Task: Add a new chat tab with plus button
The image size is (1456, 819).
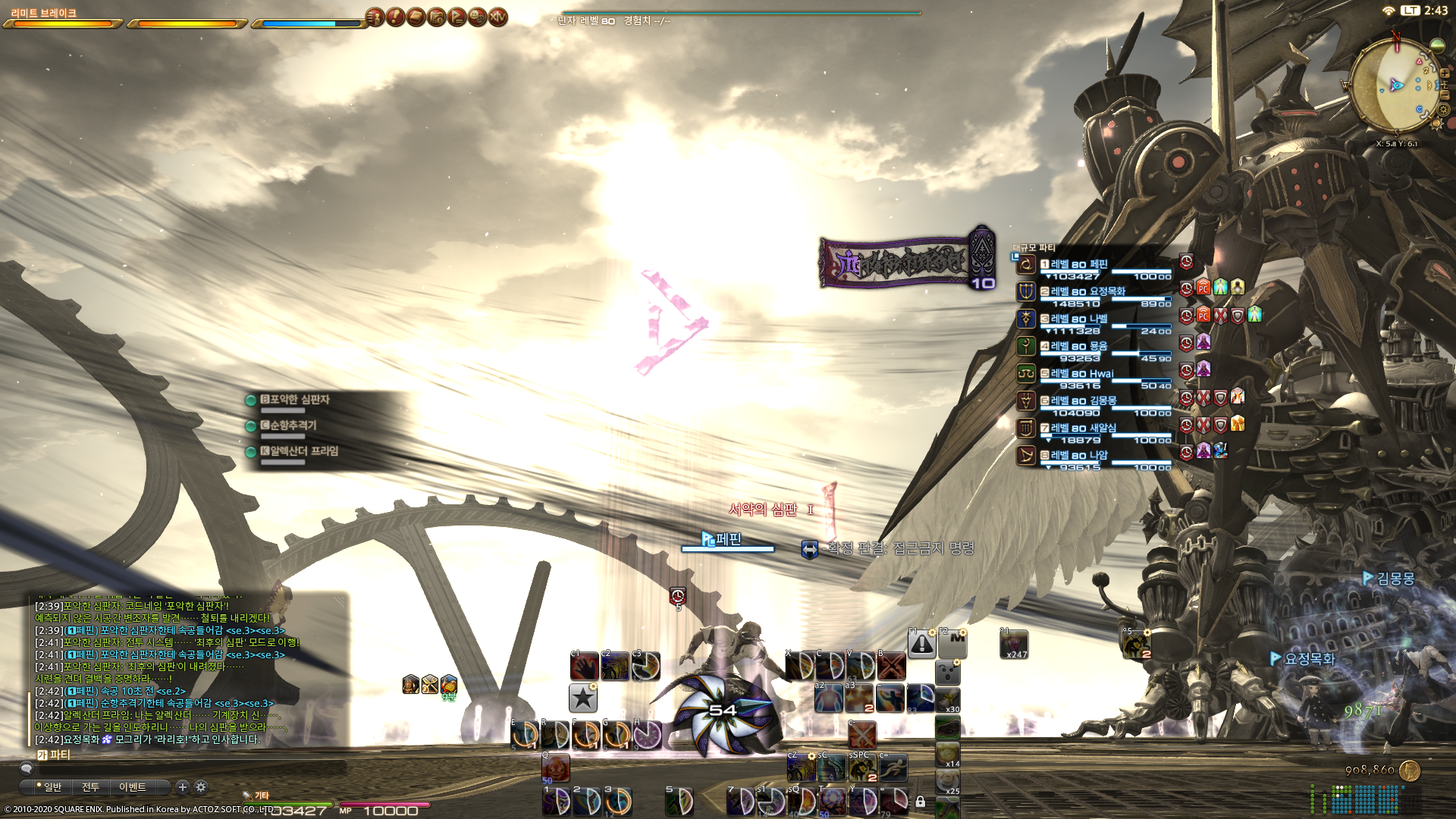Action: pos(182,787)
